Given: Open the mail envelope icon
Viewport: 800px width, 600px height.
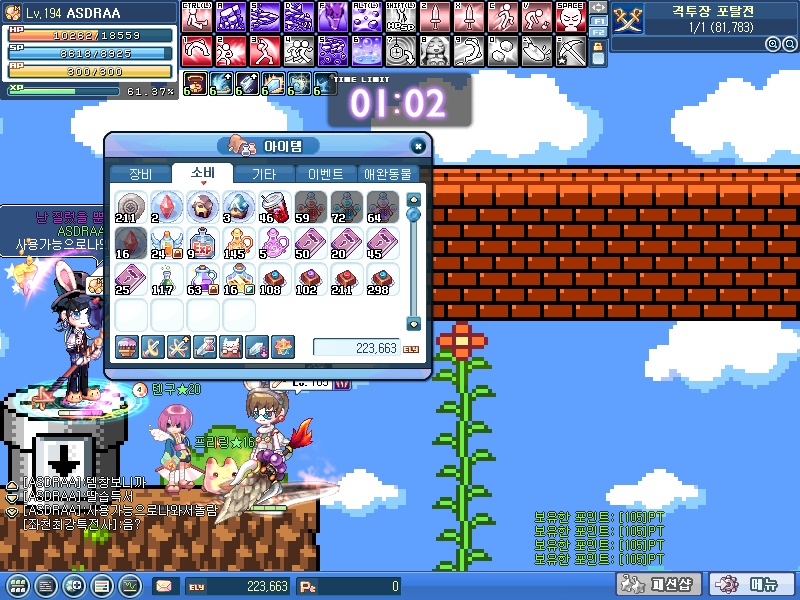Looking at the screenshot, I should [x=163, y=586].
